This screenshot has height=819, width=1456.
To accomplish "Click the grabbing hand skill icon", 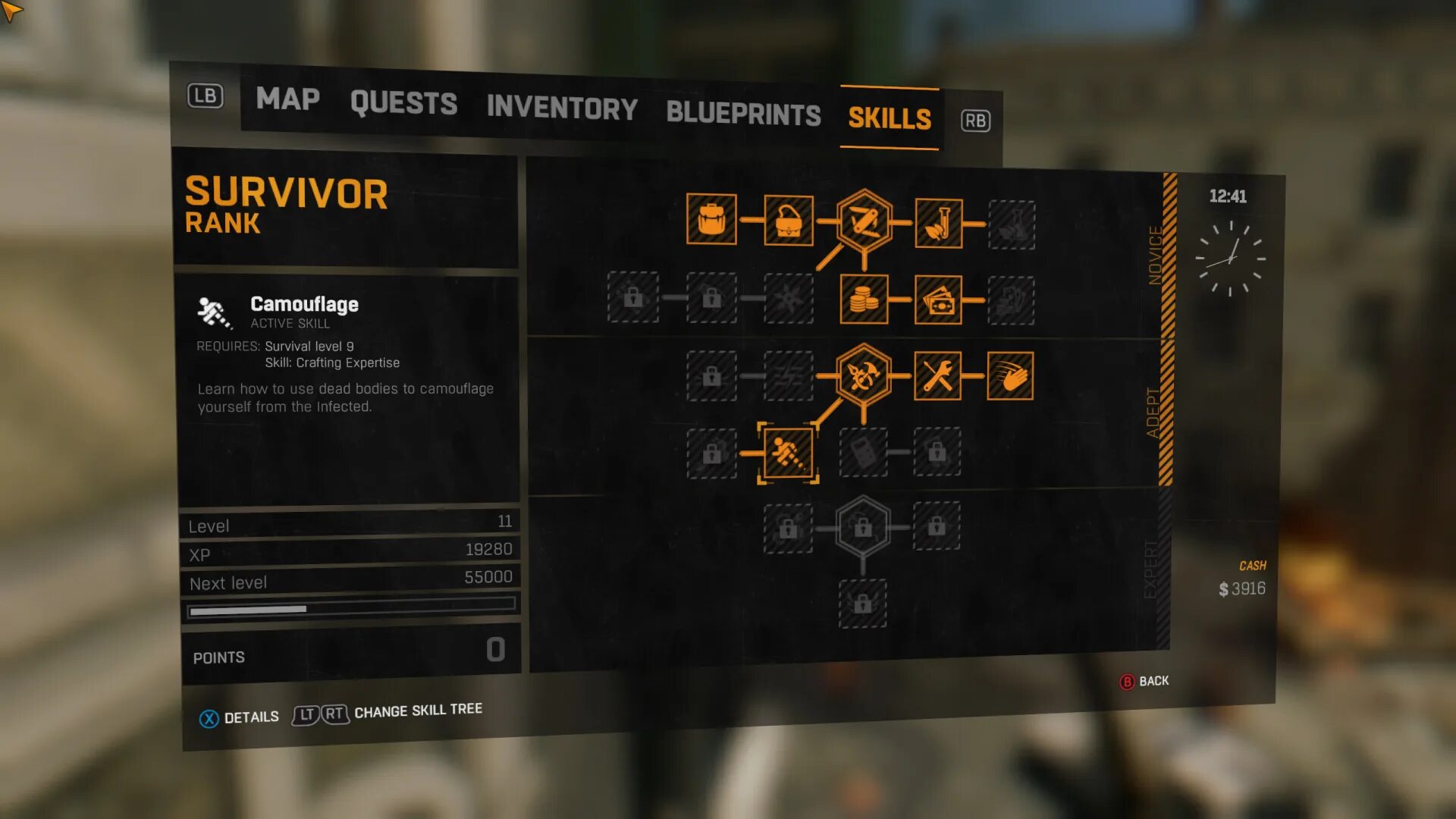I will pyautogui.click(x=1010, y=376).
